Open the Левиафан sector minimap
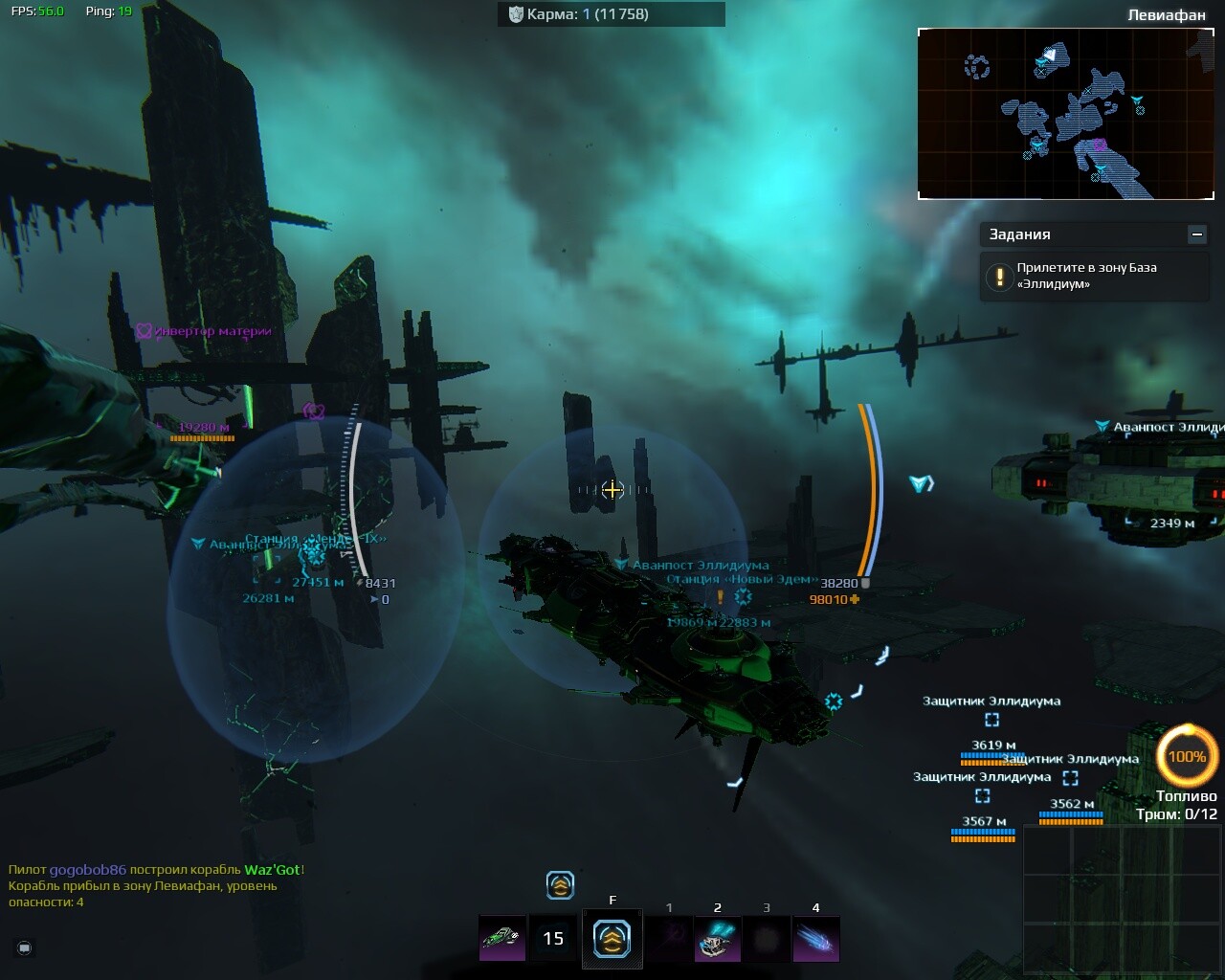1225x980 pixels. point(1065,113)
